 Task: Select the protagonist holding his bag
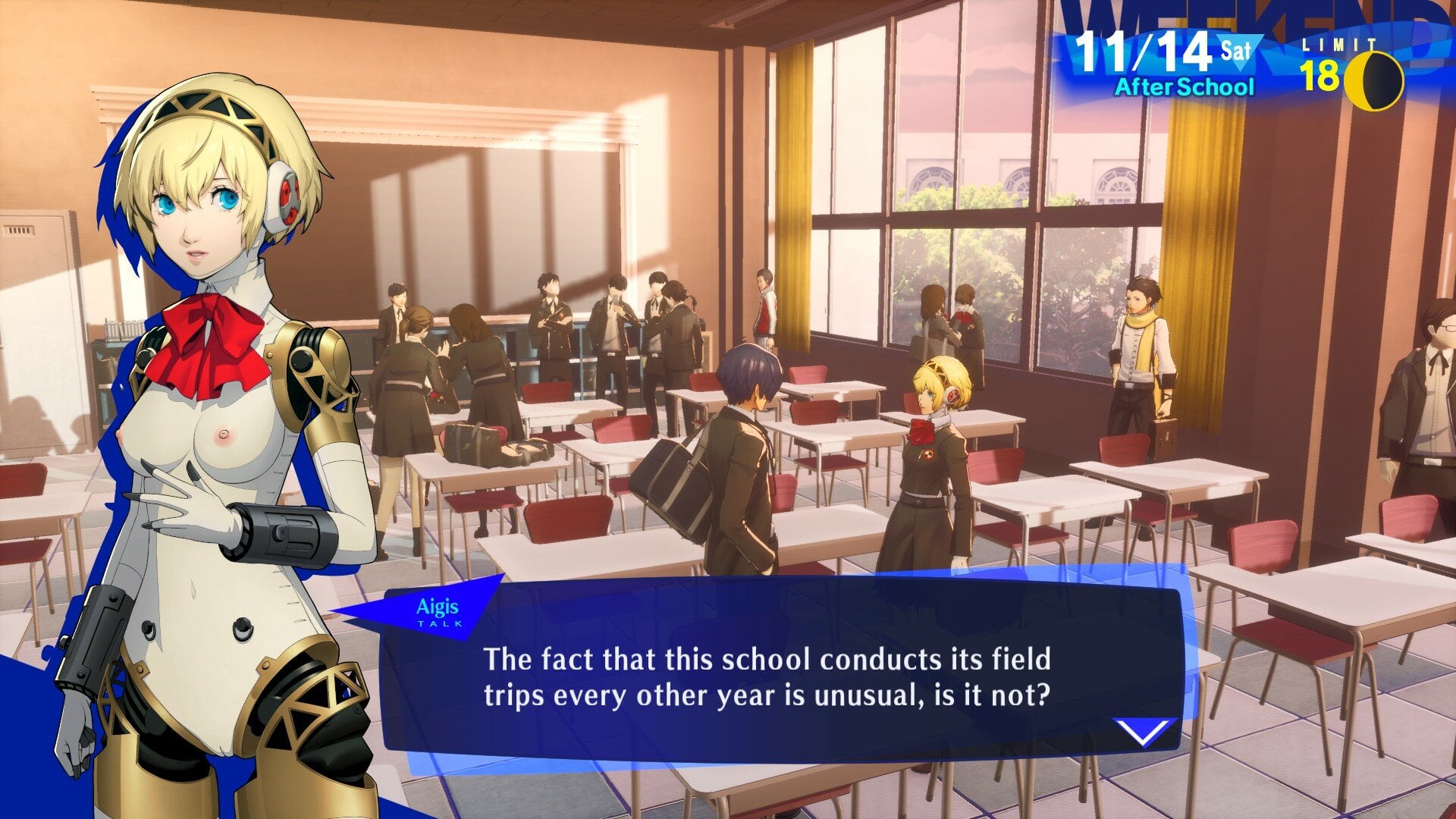click(x=739, y=455)
